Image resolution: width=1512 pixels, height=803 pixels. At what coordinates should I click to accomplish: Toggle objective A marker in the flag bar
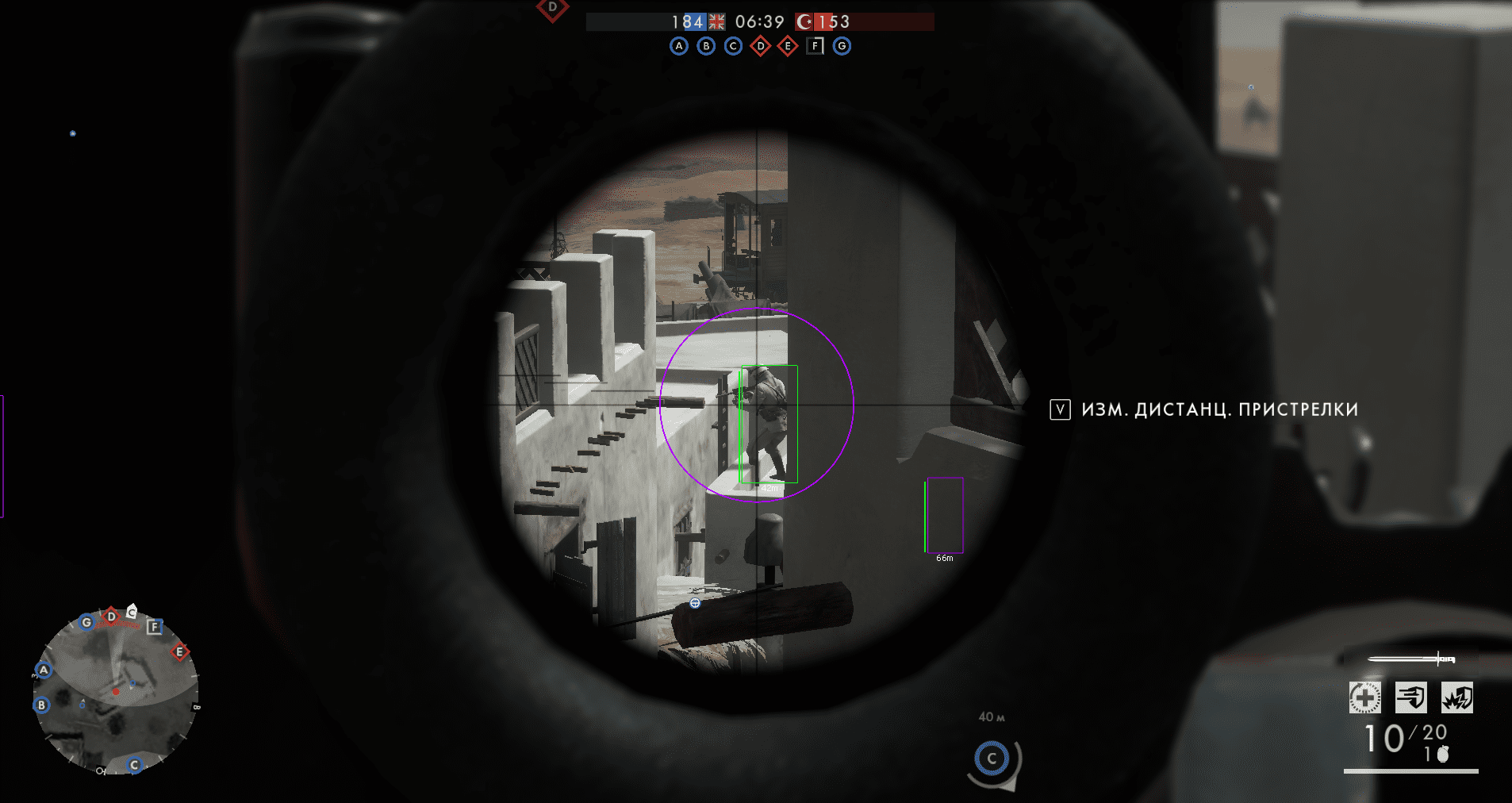click(x=678, y=46)
